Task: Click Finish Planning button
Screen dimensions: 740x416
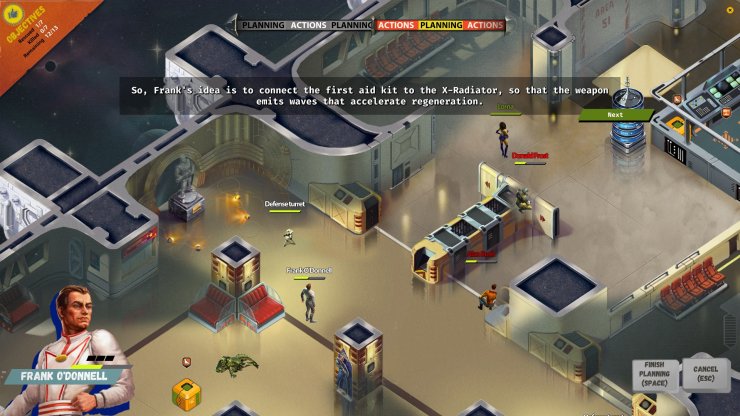Action: pos(655,375)
